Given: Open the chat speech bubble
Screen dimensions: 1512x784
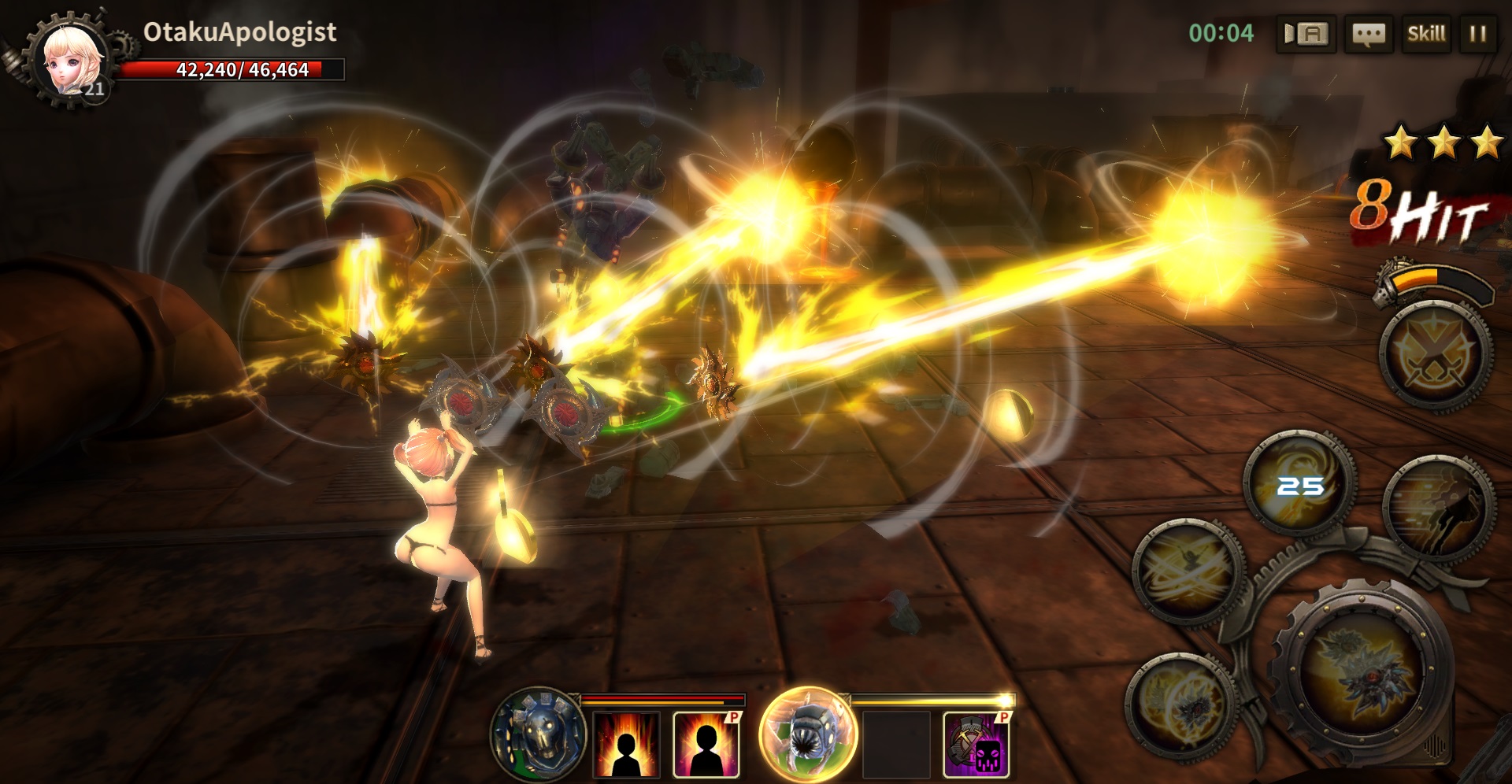Looking at the screenshot, I should click(x=1368, y=34).
